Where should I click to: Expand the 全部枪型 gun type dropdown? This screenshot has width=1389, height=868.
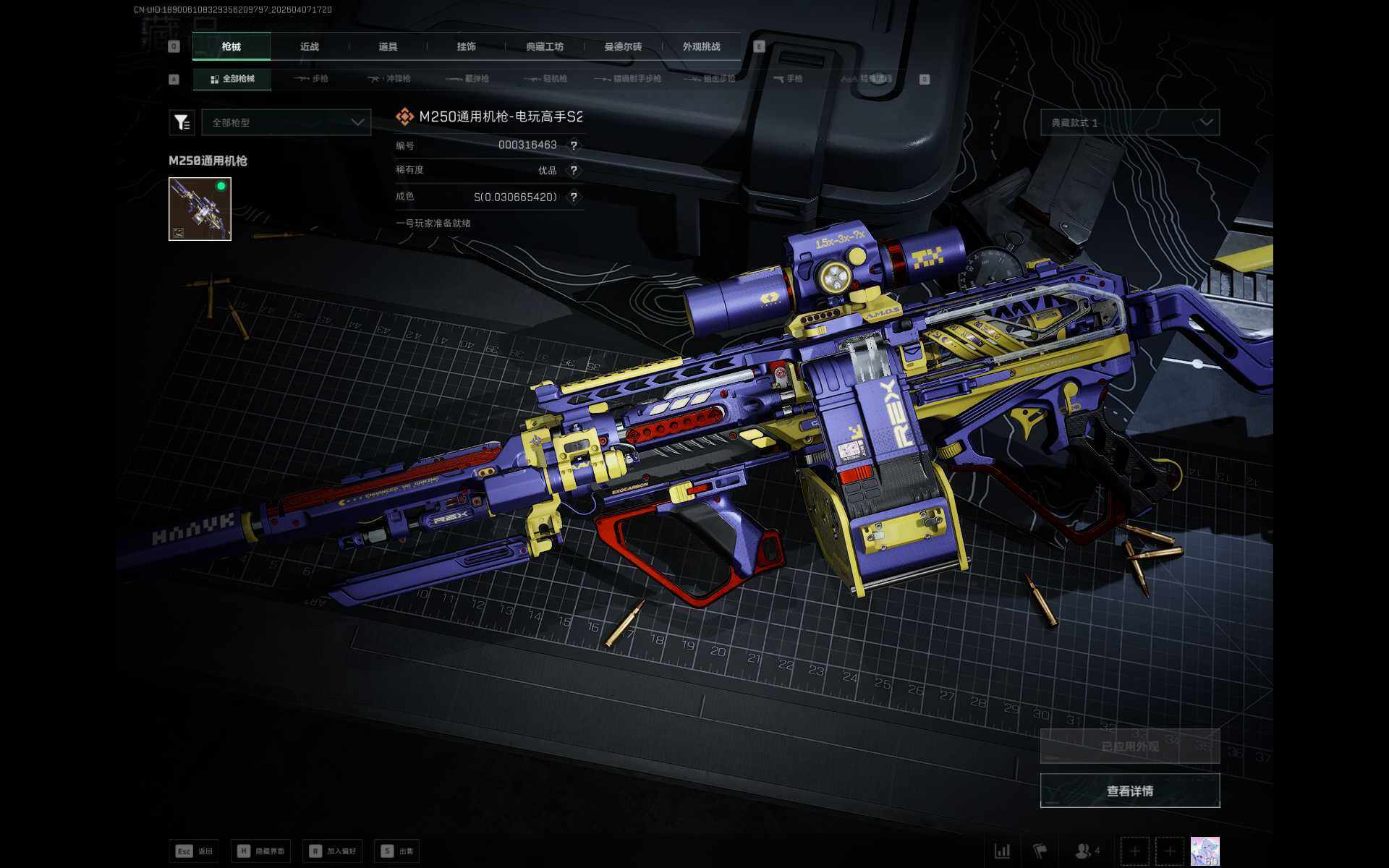286,123
